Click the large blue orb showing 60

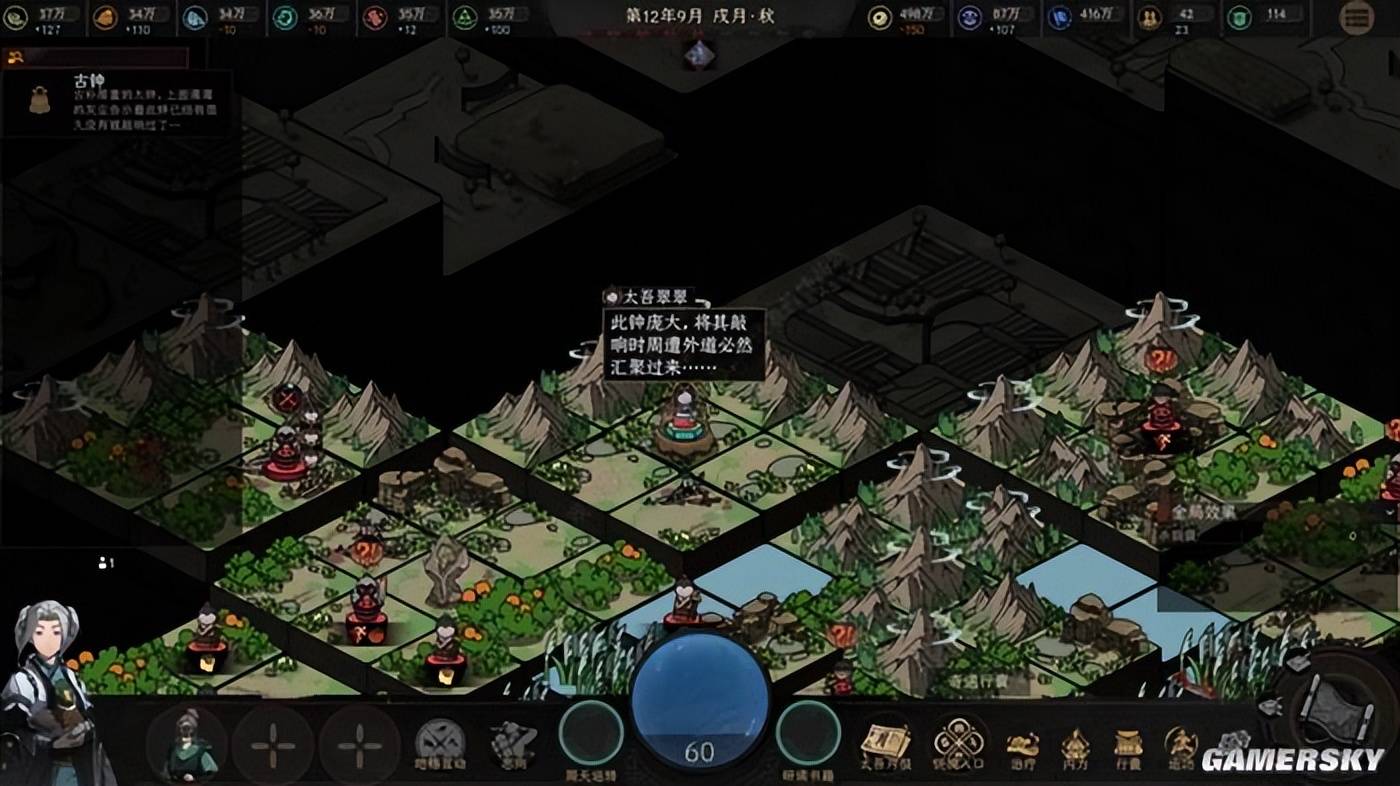(699, 702)
